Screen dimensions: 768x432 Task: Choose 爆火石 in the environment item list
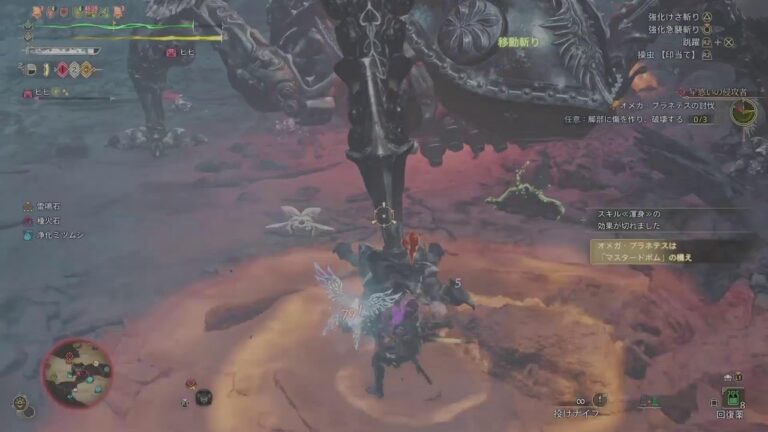pyautogui.click(x=44, y=222)
